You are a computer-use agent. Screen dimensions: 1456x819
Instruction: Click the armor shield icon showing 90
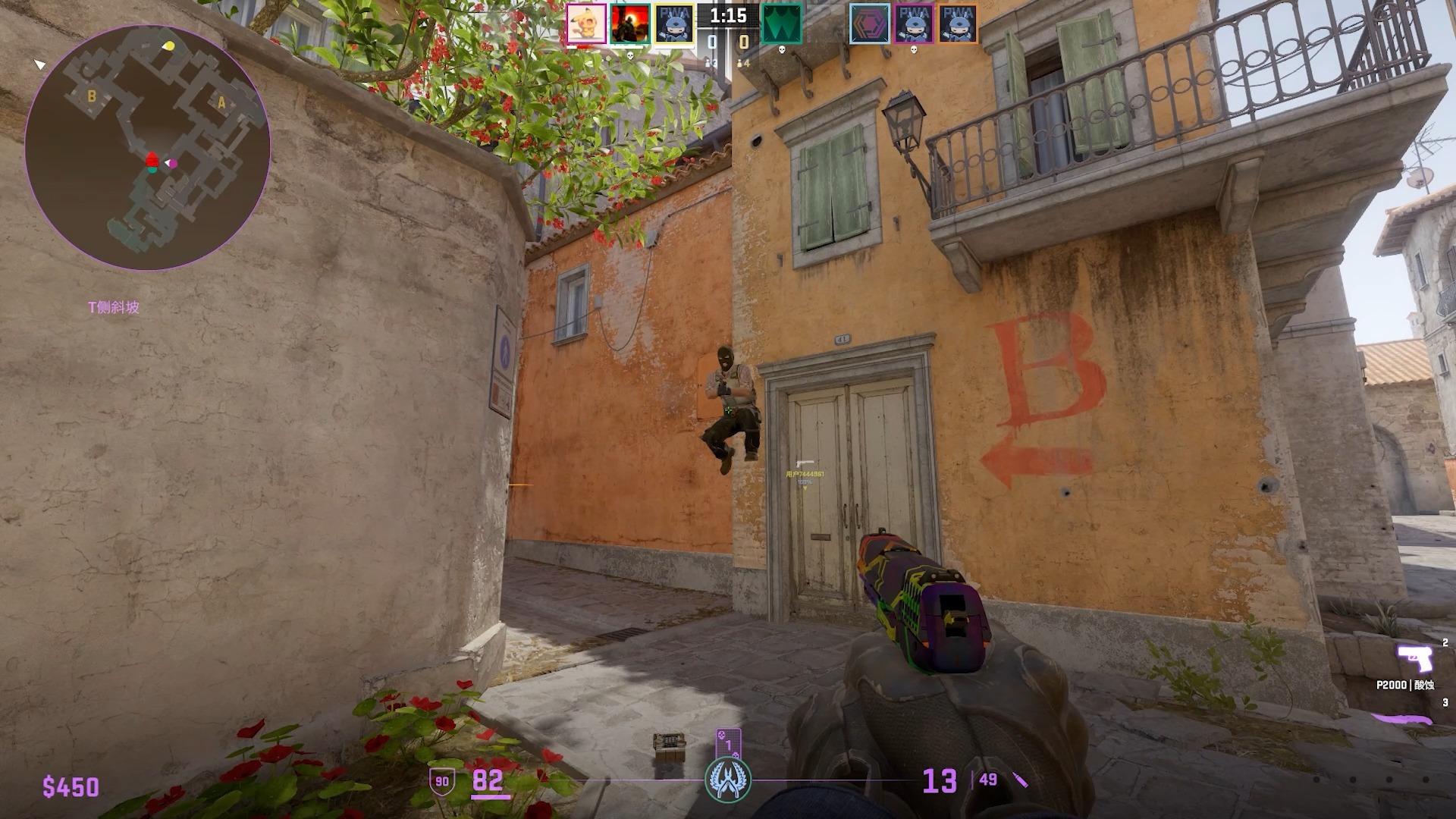(442, 780)
